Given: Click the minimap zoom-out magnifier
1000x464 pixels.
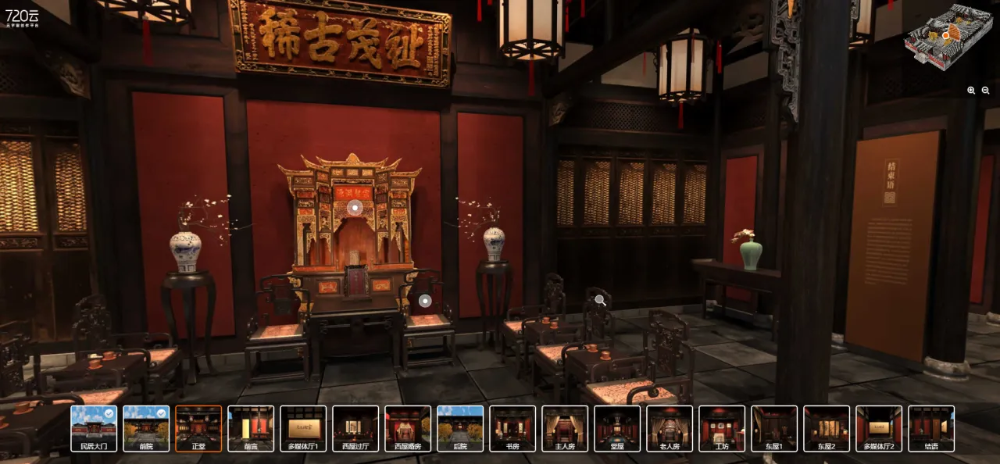Looking at the screenshot, I should point(987,90).
